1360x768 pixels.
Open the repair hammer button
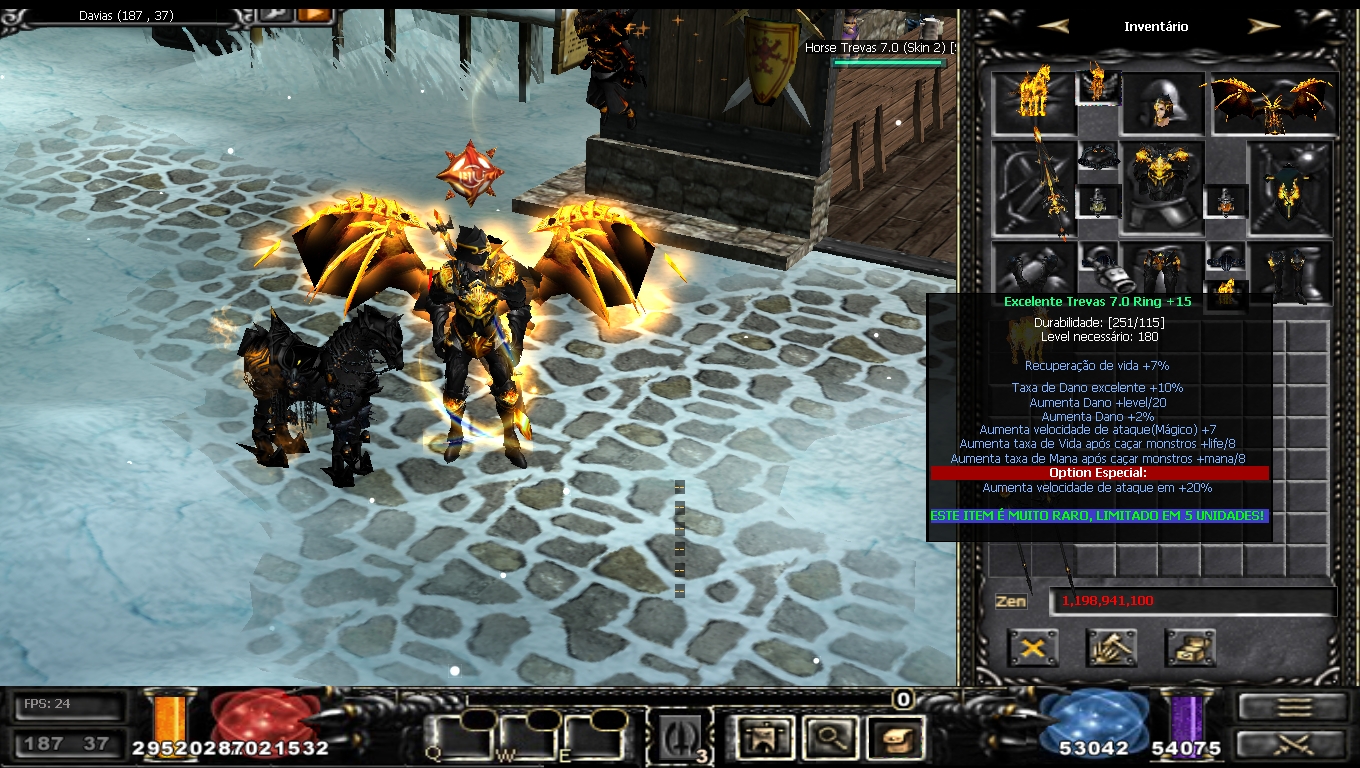tap(1111, 648)
